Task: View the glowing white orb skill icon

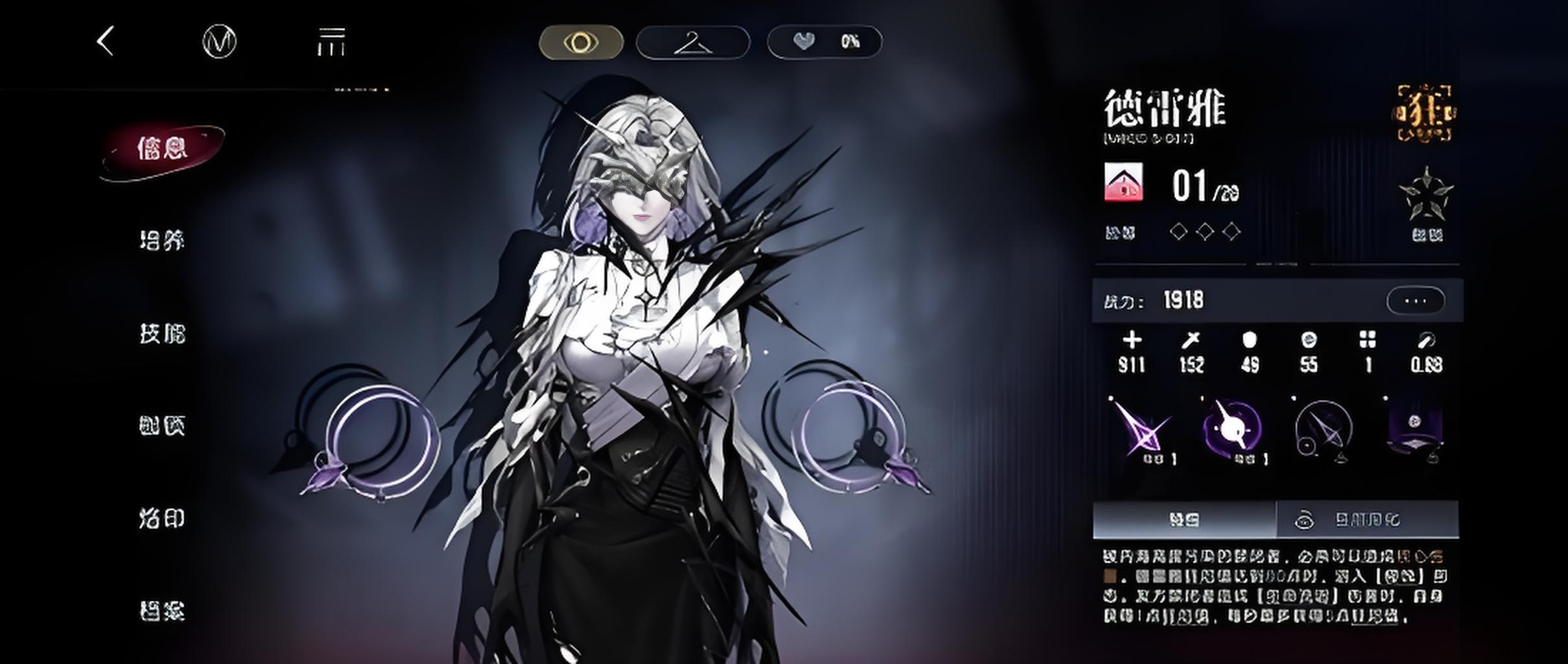Action: [1232, 429]
